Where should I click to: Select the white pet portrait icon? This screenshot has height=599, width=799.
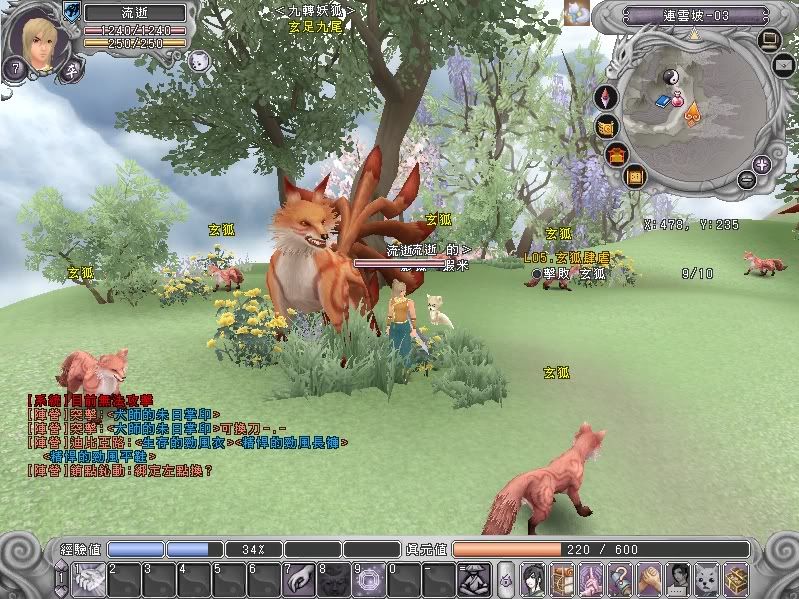(198, 61)
